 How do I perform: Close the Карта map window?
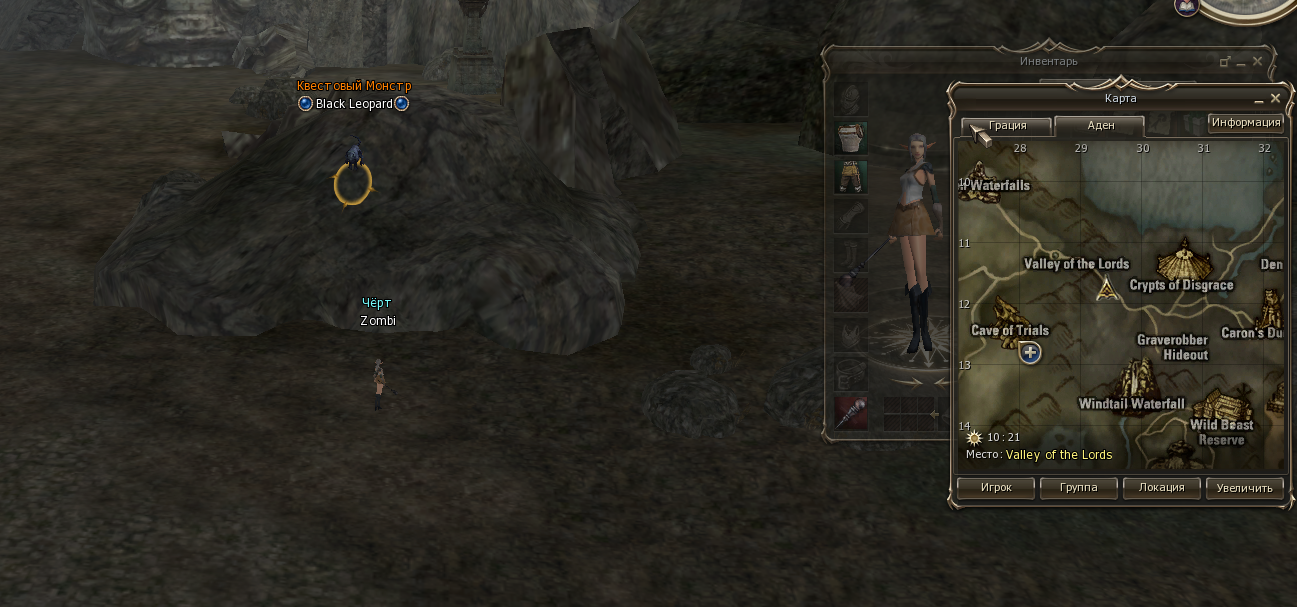[1275, 99]
